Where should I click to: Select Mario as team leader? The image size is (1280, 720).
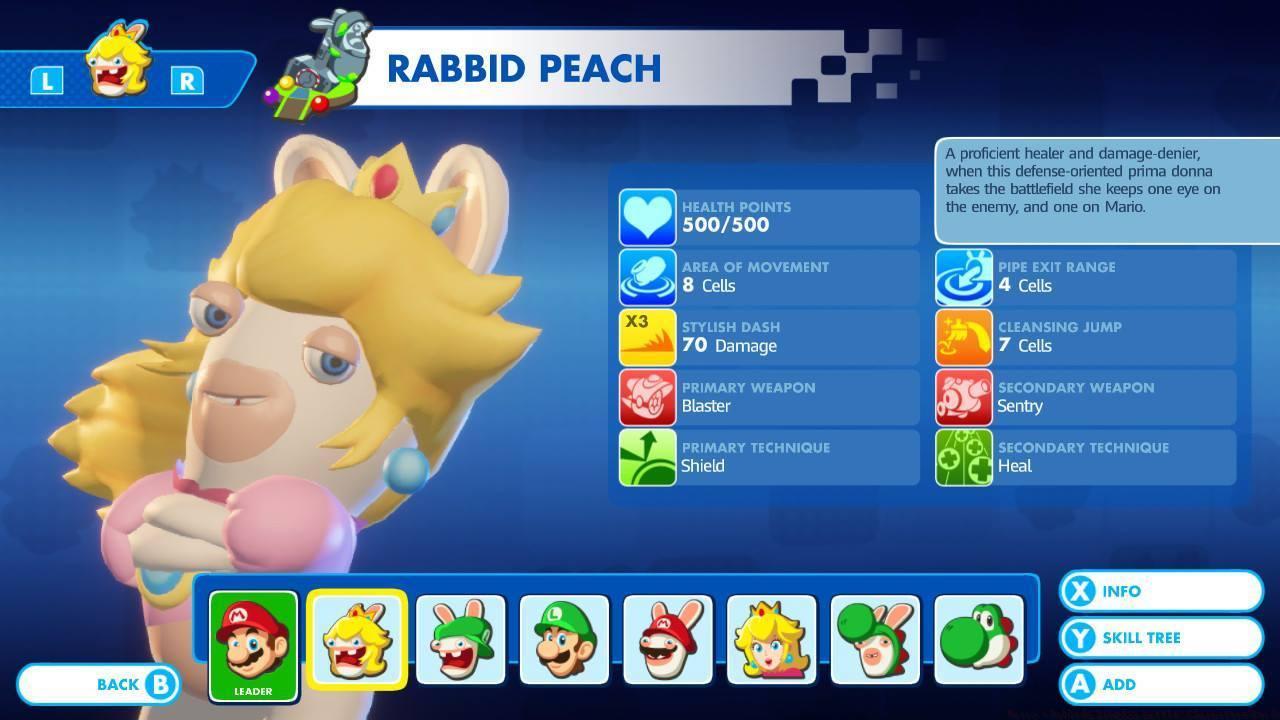pos(252,638)
